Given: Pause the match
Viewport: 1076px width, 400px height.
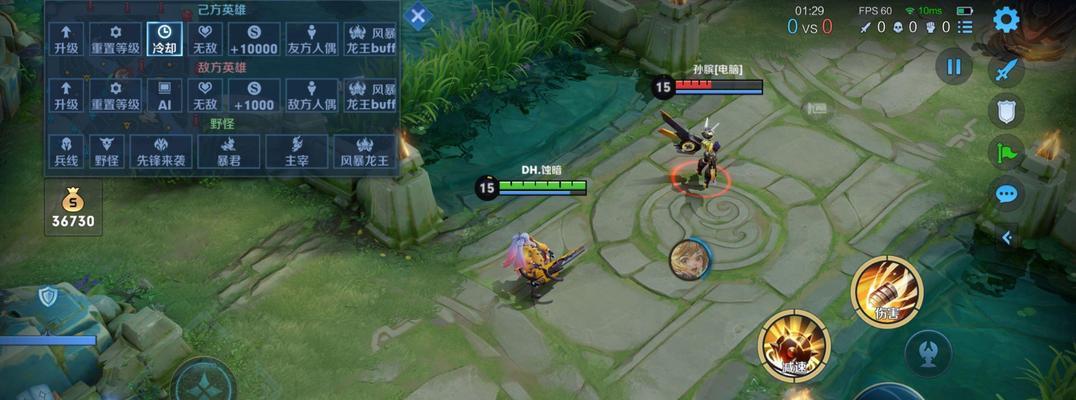Looking at the screenshot, I should coord(953,67).
